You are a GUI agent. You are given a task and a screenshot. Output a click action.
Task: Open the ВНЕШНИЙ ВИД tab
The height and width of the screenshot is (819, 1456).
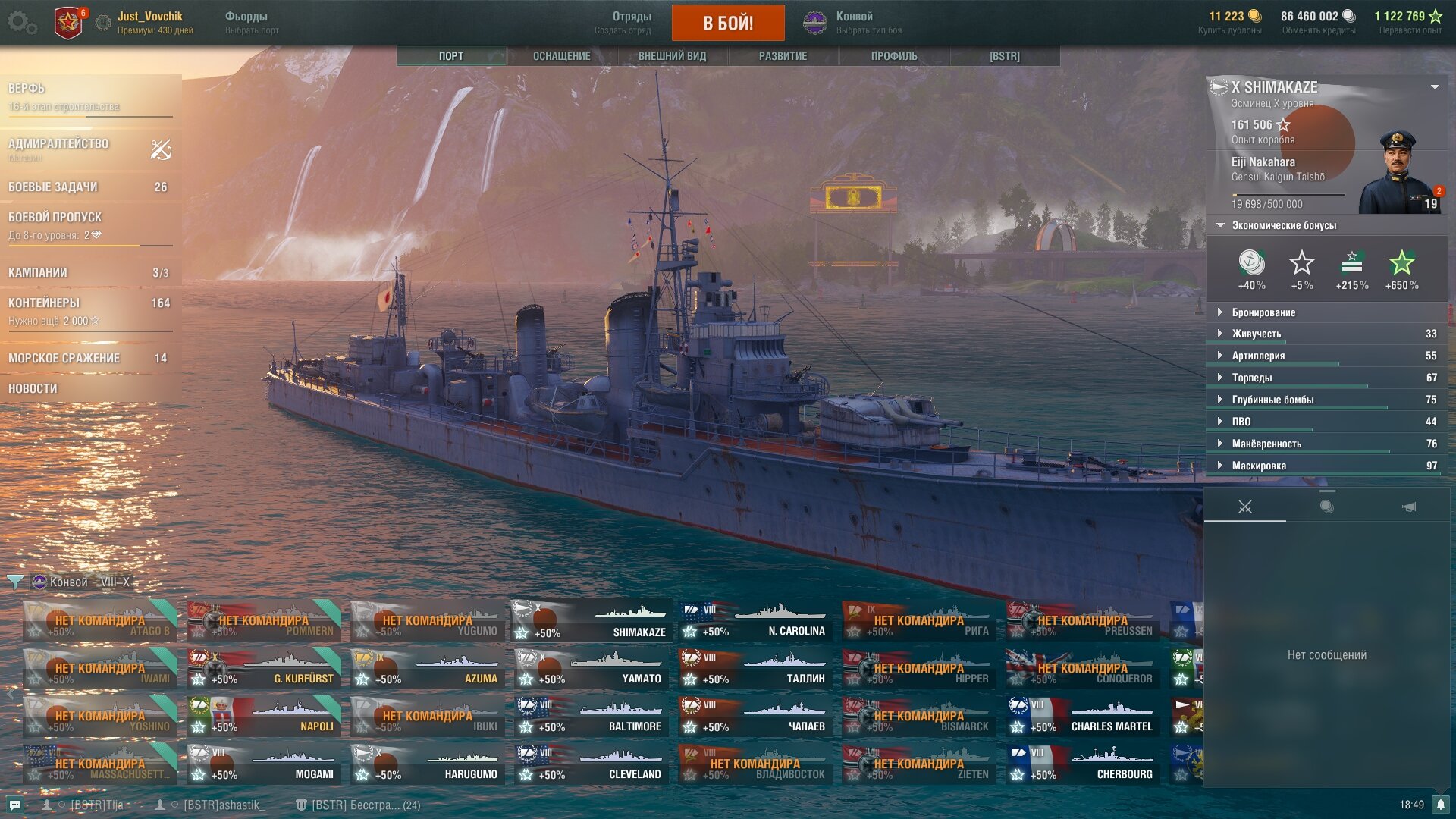click(672, 56)
